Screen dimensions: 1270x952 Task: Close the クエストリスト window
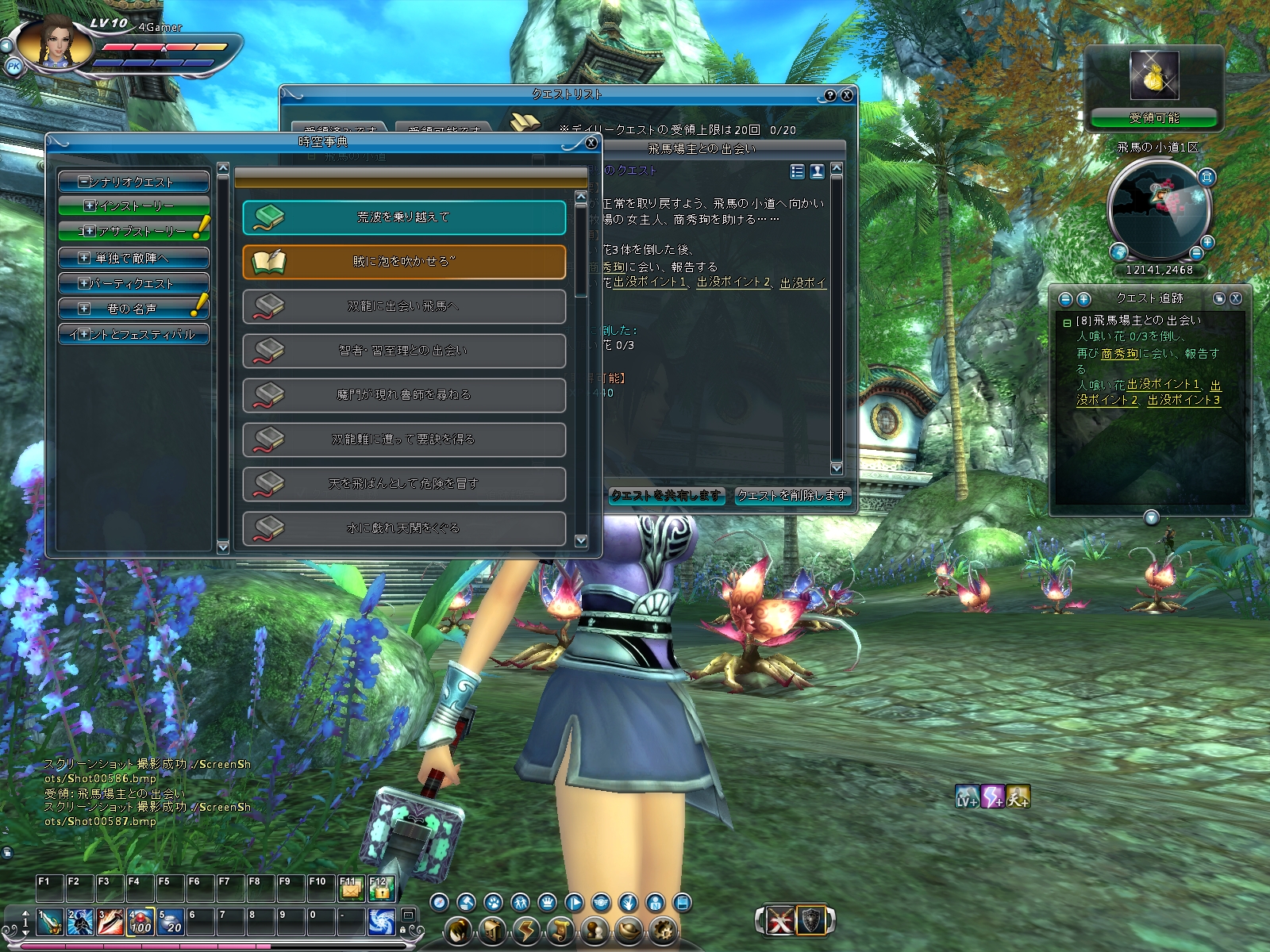coord(847,95)
